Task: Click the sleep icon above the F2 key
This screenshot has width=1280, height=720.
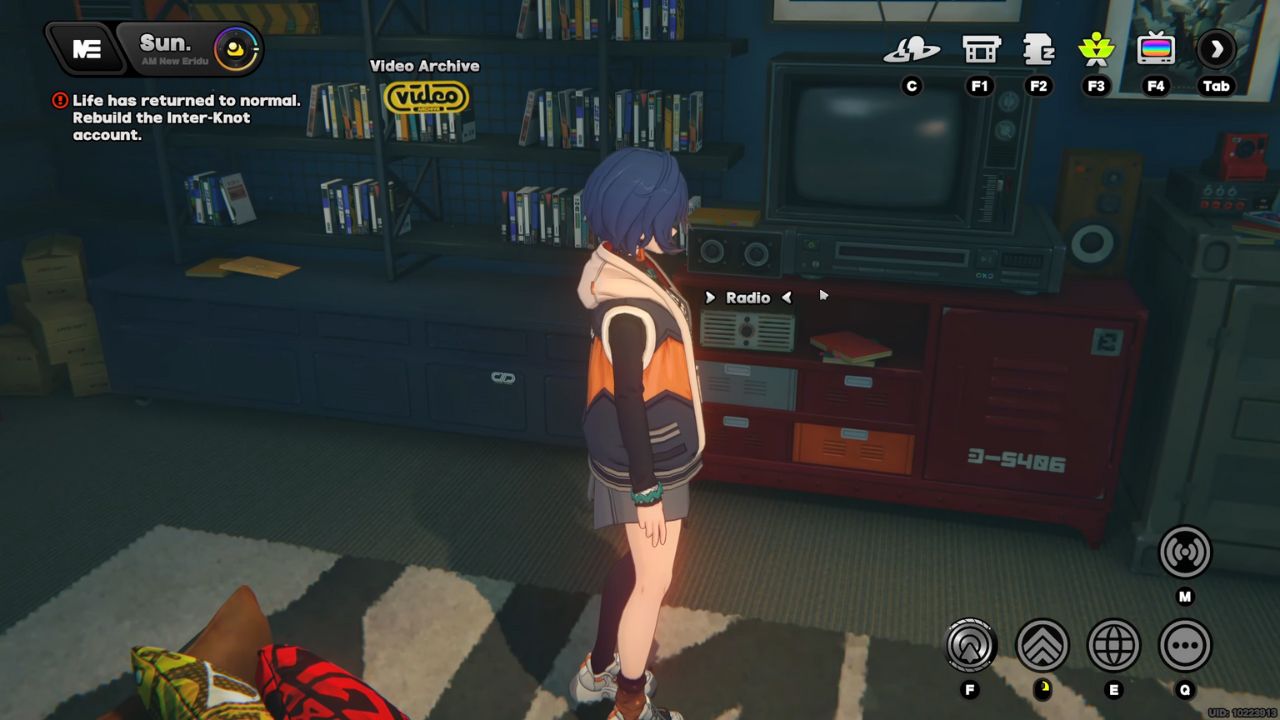Action: pyautogui.click(x=1038, y=47)
